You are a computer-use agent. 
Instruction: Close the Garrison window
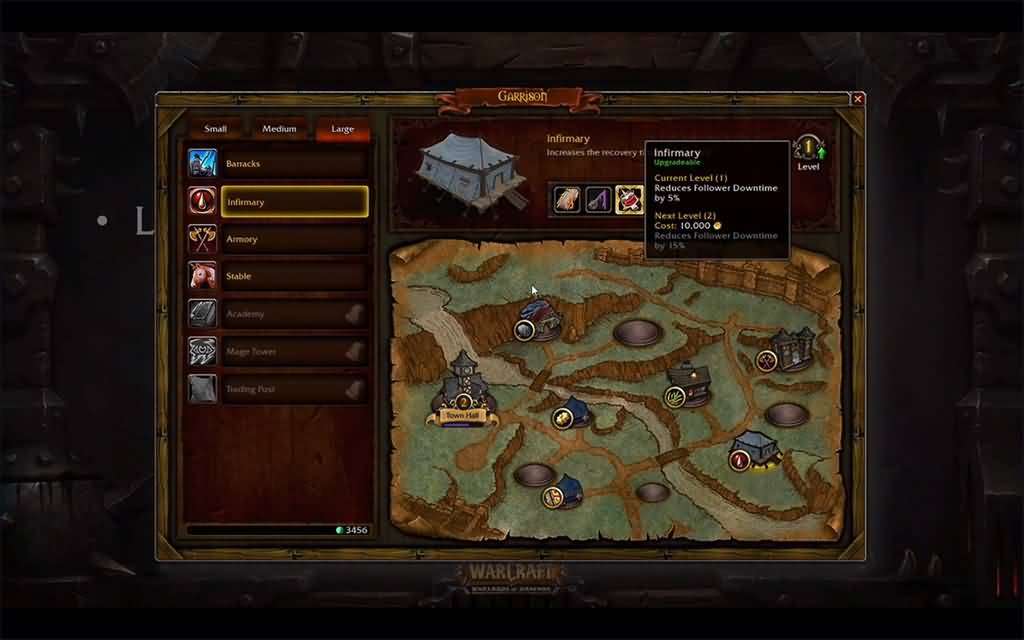pos(857,99)
